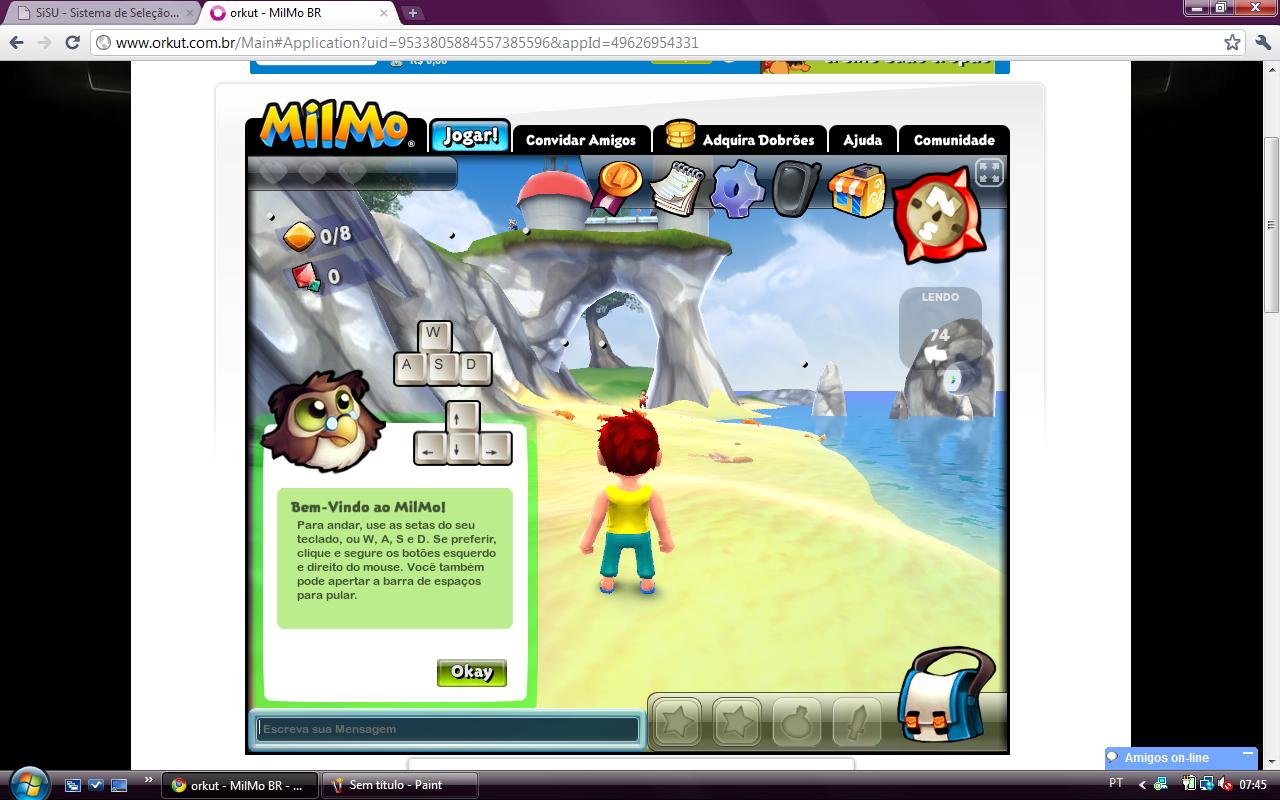Select the Ajuda tab

point(862,141)
